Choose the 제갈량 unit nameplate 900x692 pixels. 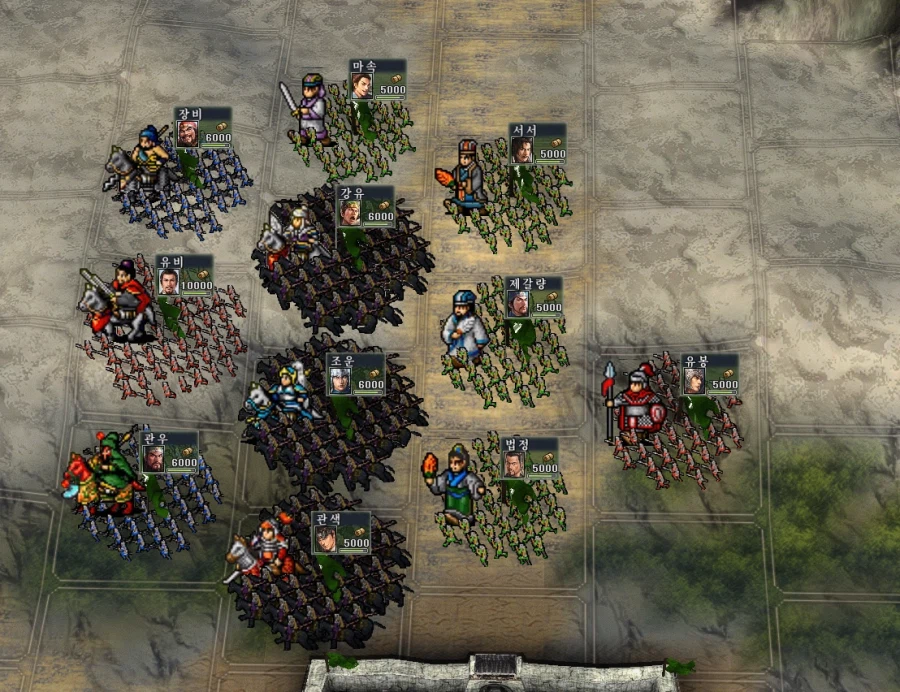(x=533, y=298)
